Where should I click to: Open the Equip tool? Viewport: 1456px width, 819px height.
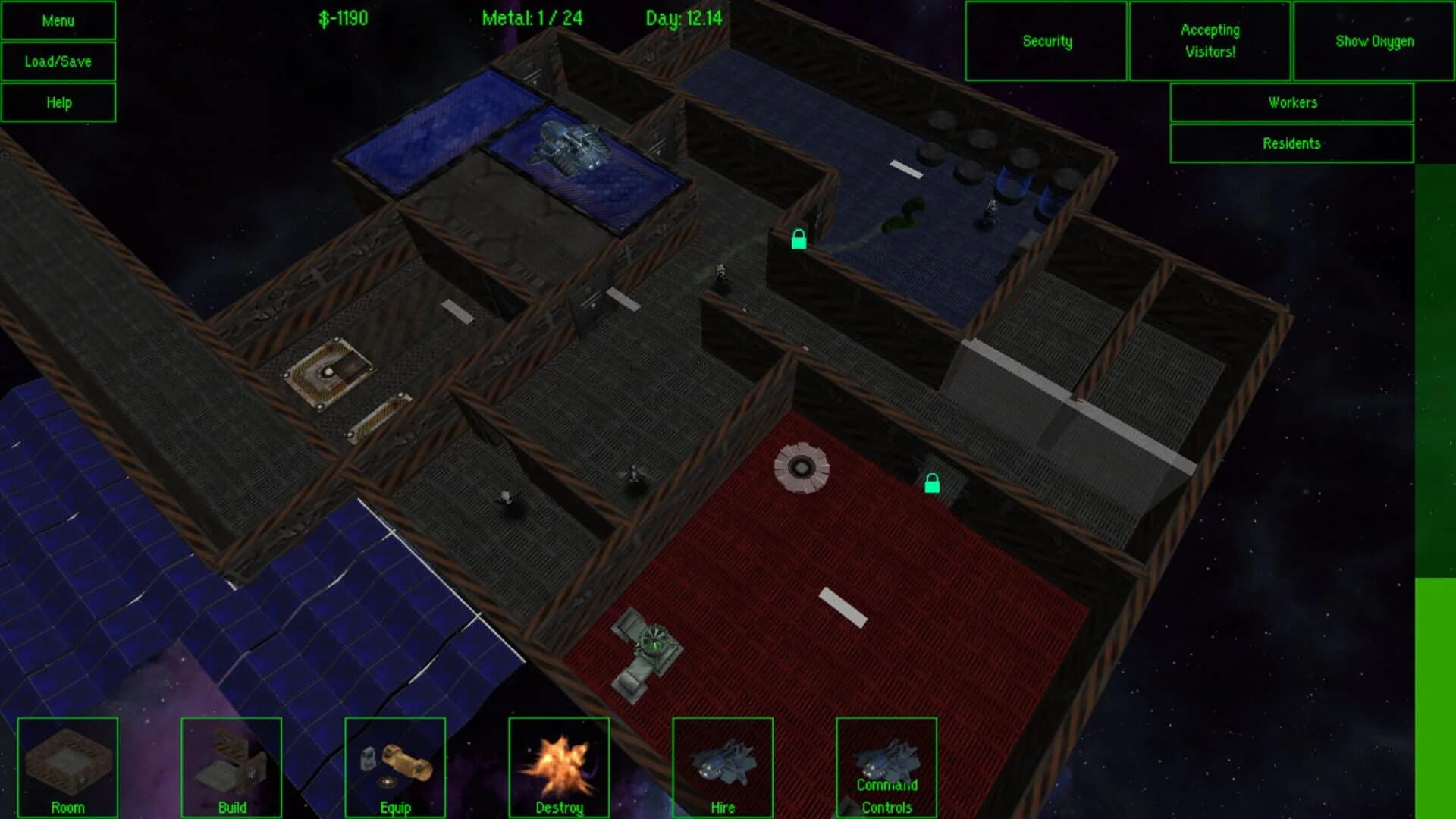pos(394,767)
